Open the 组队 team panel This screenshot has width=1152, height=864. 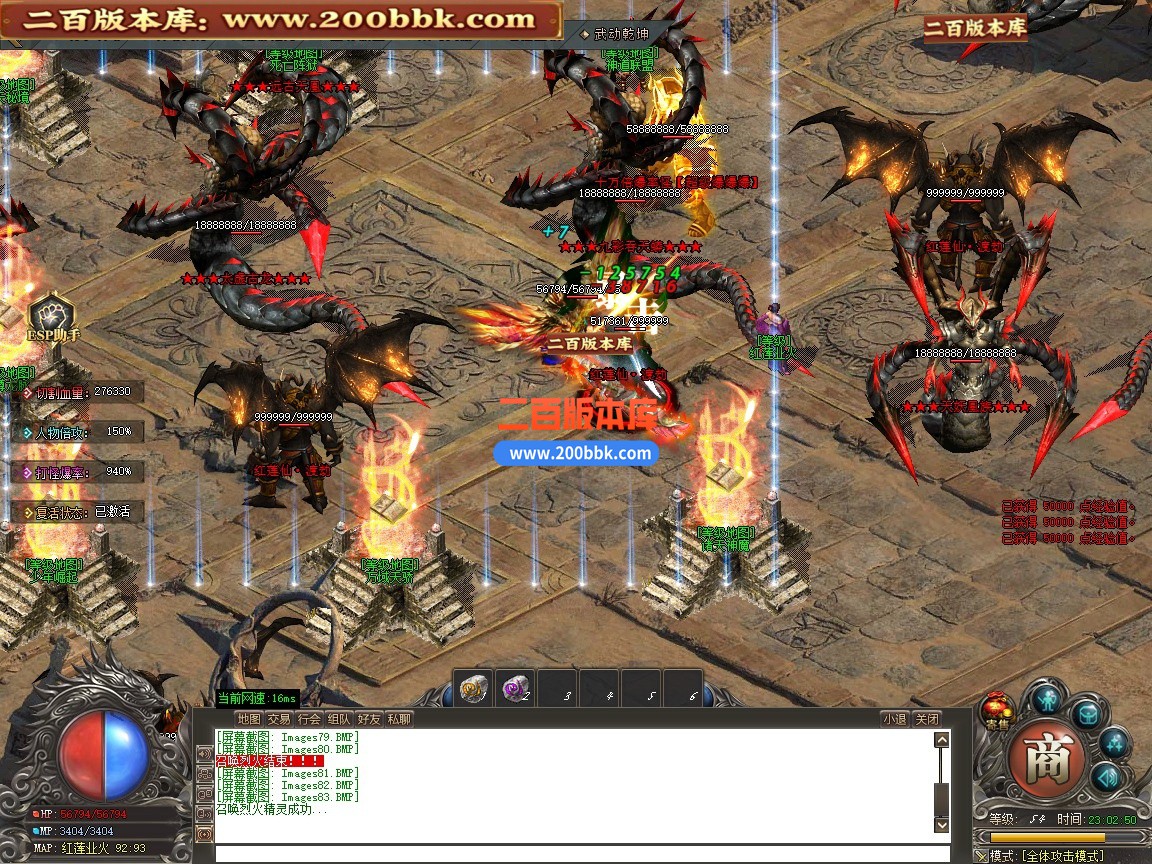tap(339, 718)
